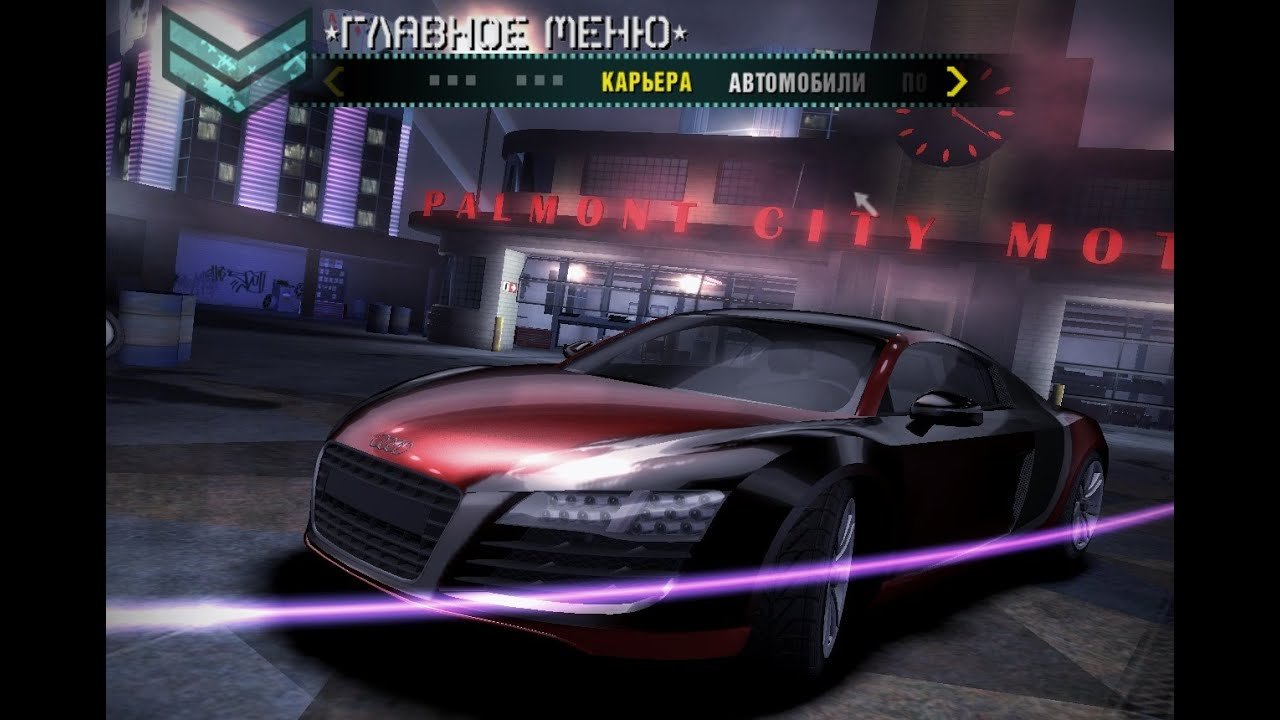Image resolution: width=1280 pixels, height=720 pixels.
Task: Open the Автомобили menu entry
Action: click(x=796, y=82)
